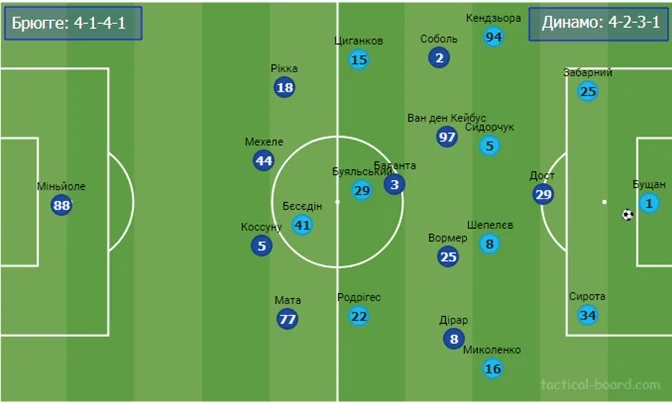This screenshot has width=672, height=403.
Task: Click the Миколенко number 16 player marker
Action: [x=492, y=368]
